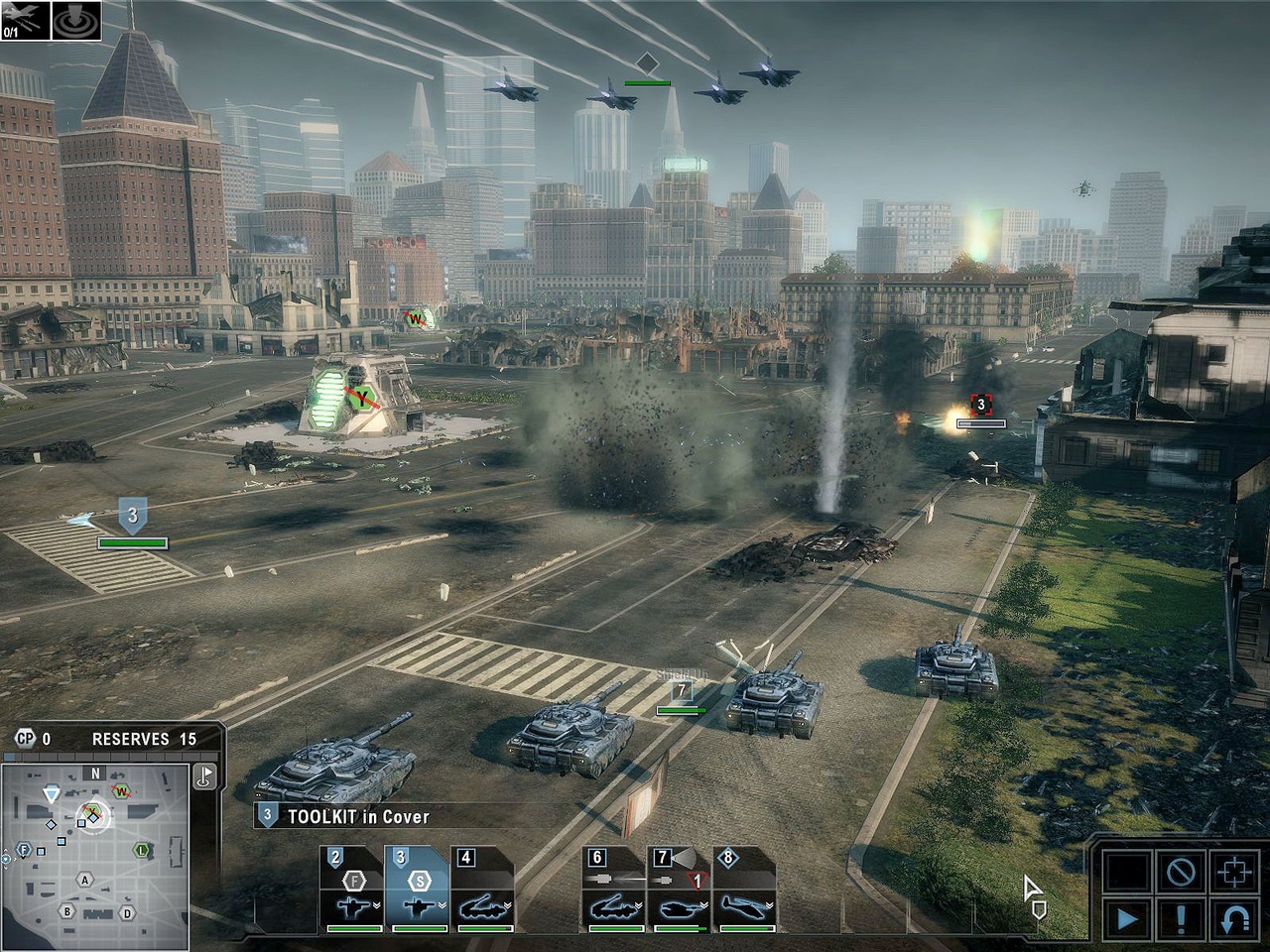This screenshot has width=1270, height=952.
Task: Select unit group 2 card
Action: point(352,890)
